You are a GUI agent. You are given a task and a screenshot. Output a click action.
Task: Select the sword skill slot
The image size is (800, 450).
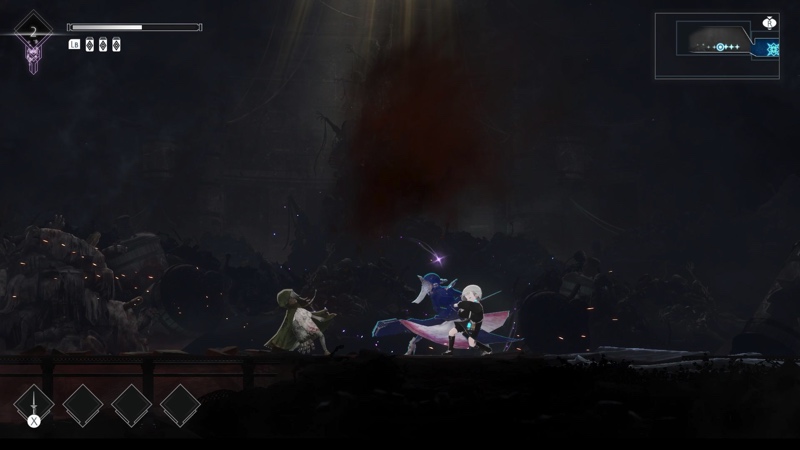[35, 405]
